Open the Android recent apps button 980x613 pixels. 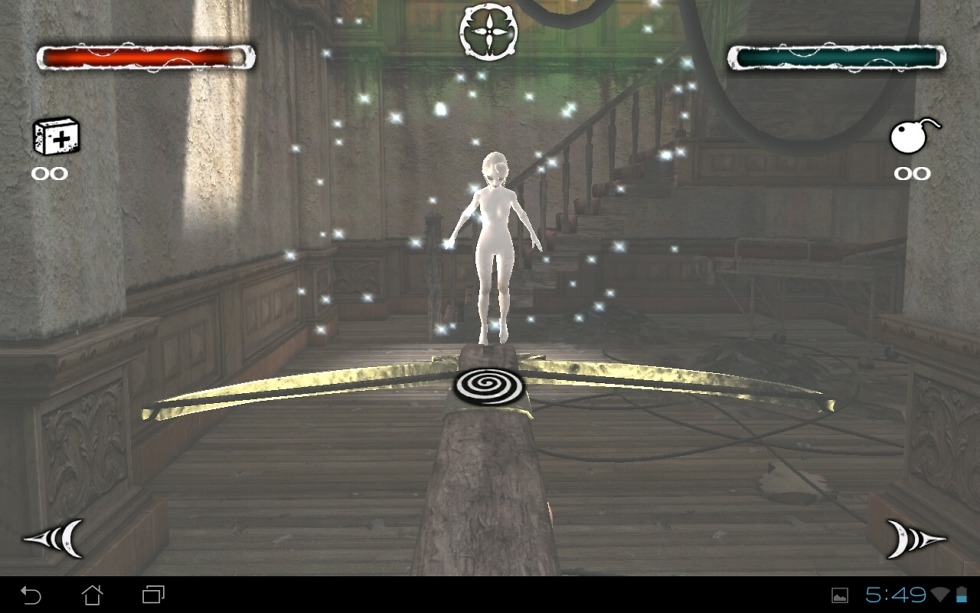[153, 596]
